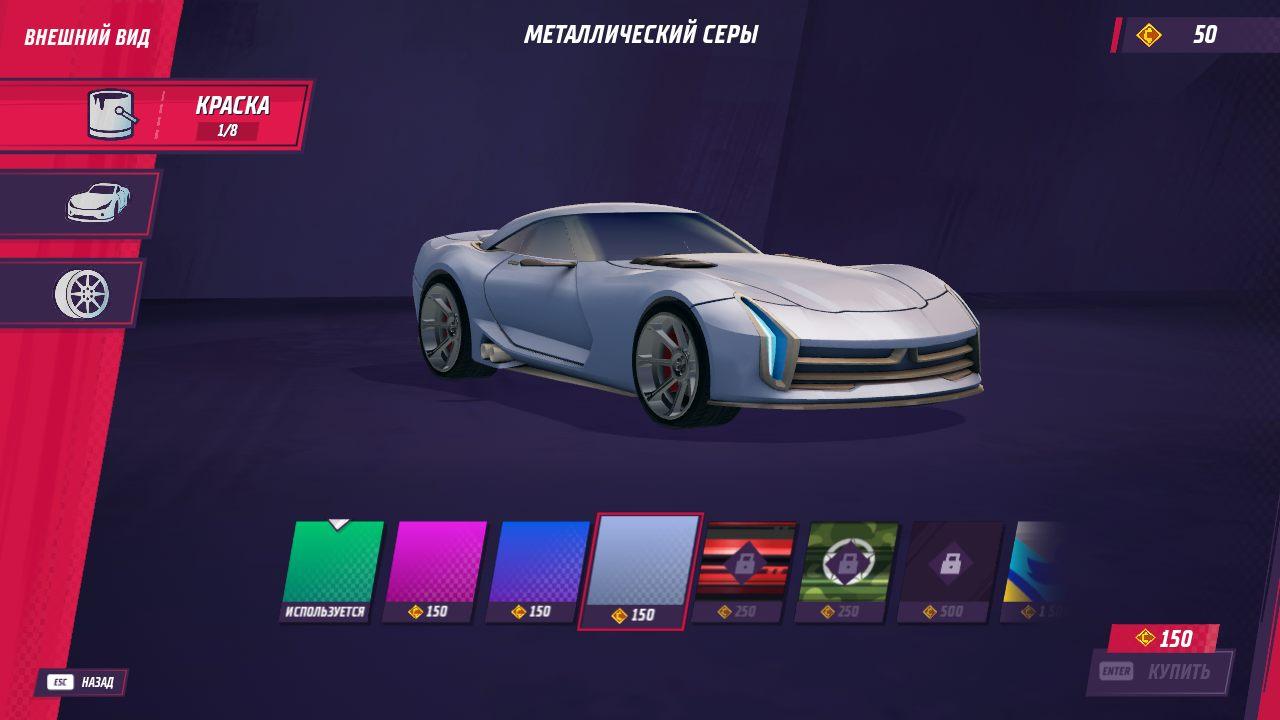Select the green paint marked Используется
The width and height of the screenshot is (1280, 720).
click(331, 565)
